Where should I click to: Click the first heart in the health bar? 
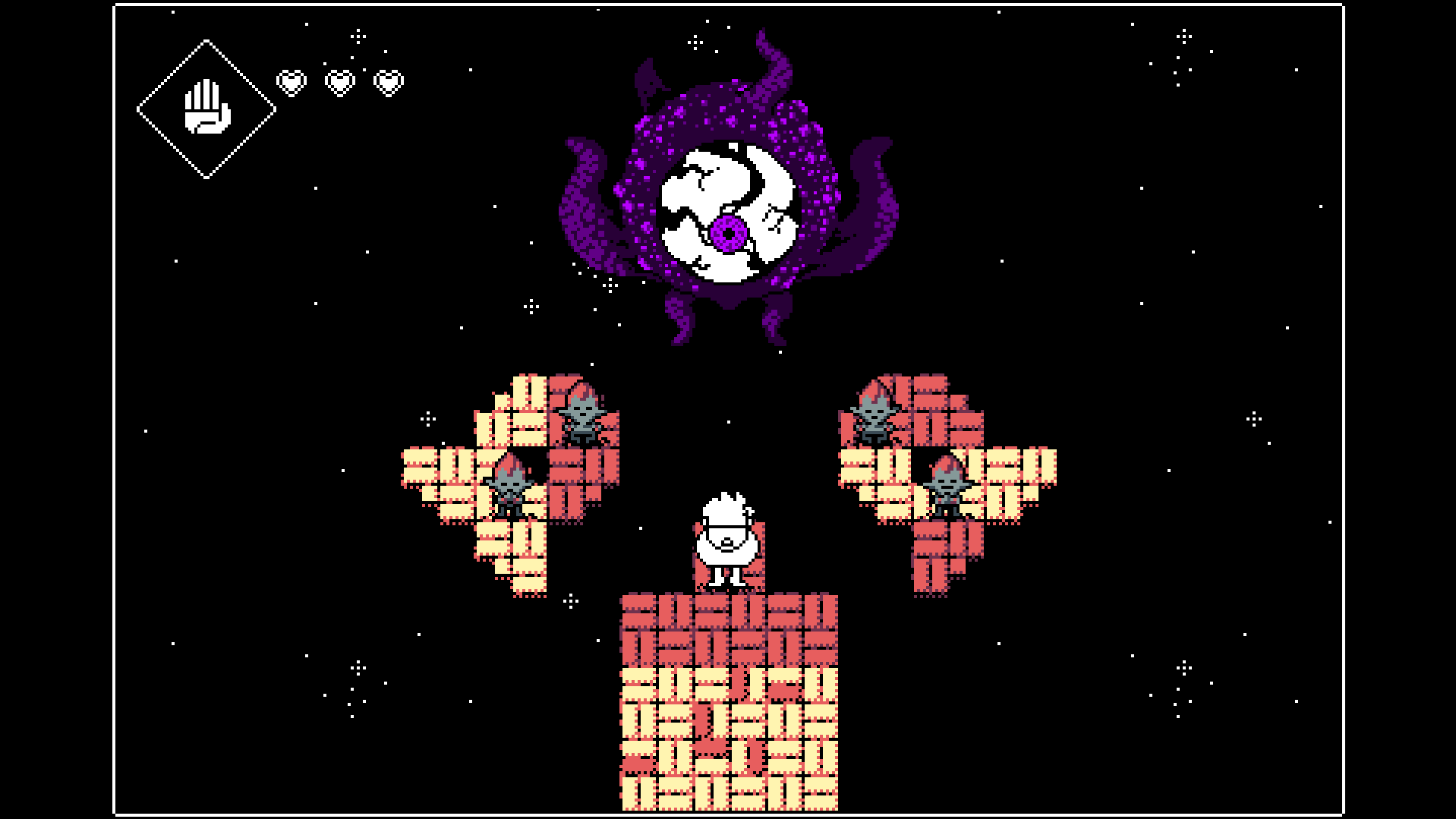tap(291, 82)
